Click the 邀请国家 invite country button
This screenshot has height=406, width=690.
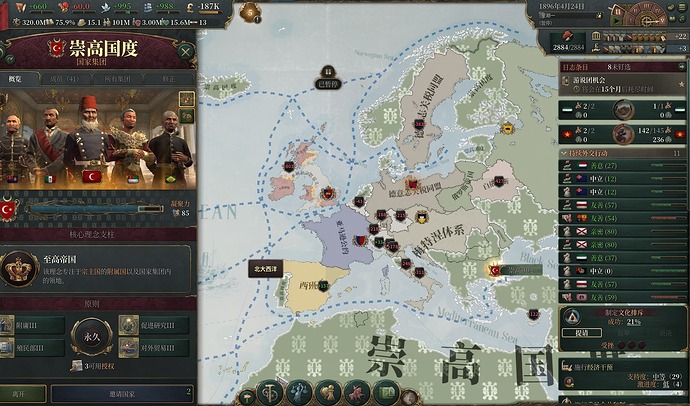coord(120,394)
